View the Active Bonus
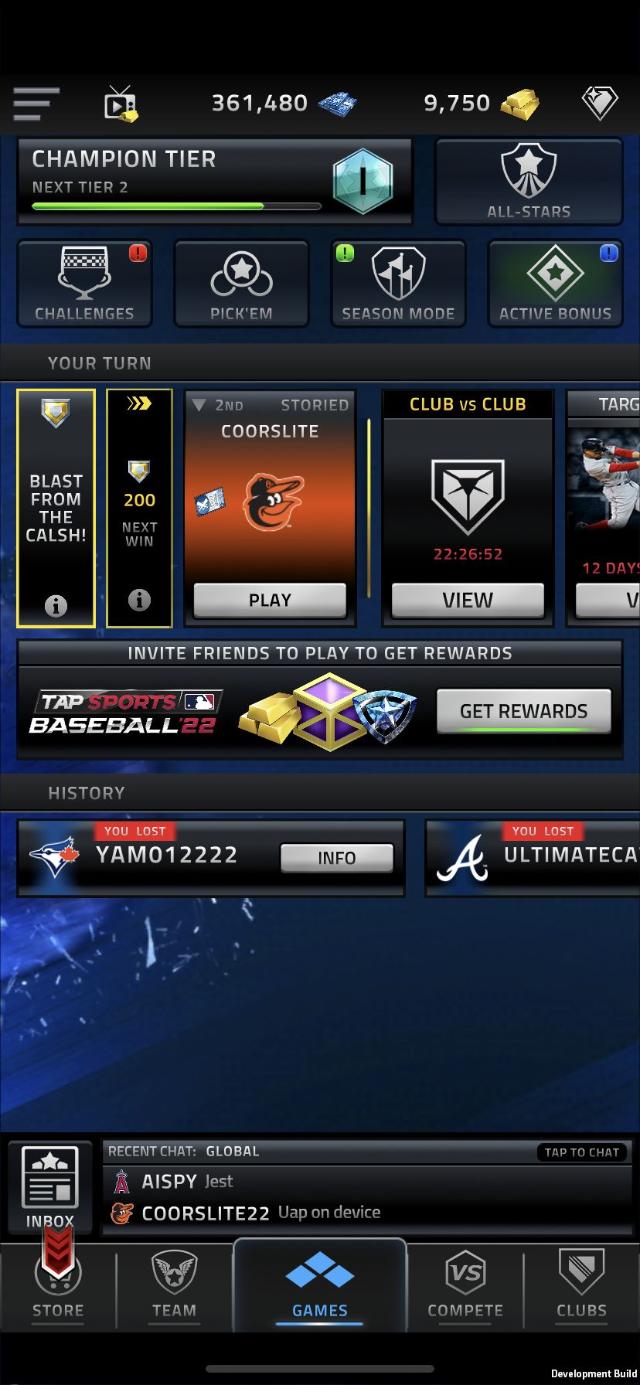 tap(555, 284)
